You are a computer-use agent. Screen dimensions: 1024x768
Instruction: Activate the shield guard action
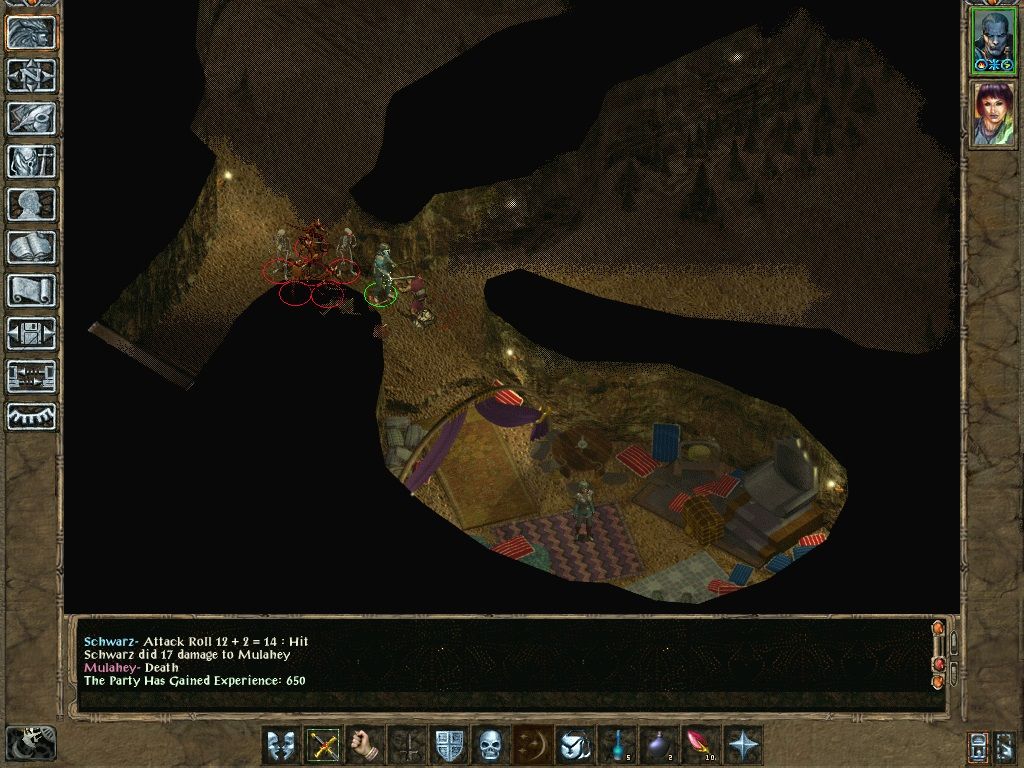pos(449,745)
